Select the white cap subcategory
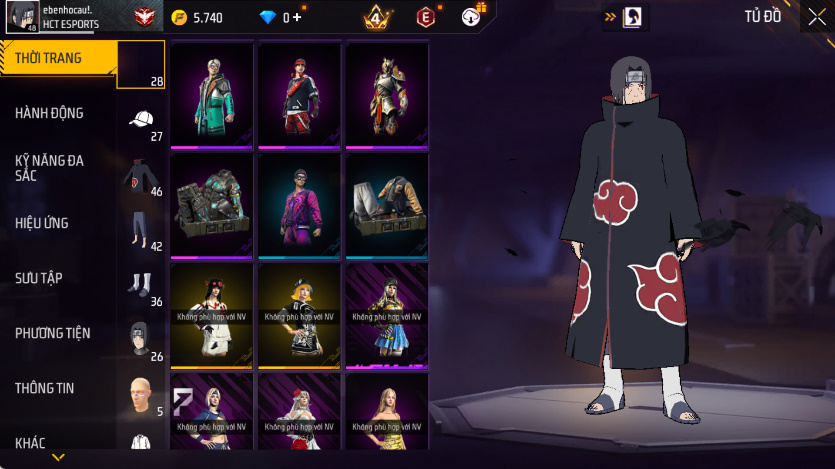 pyautogui.click(x=141, y=119)
